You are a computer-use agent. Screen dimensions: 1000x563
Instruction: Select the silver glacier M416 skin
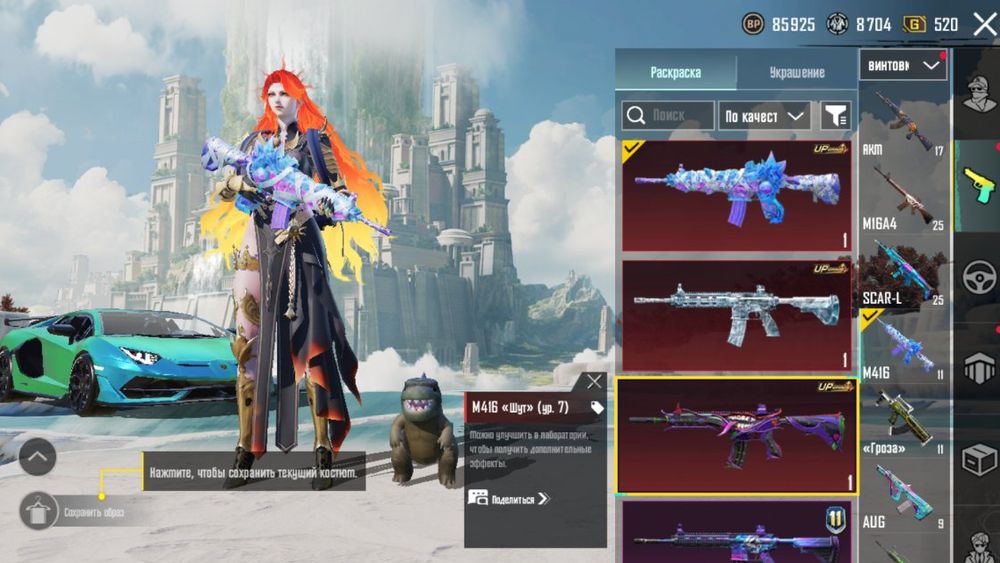point(736,315)
